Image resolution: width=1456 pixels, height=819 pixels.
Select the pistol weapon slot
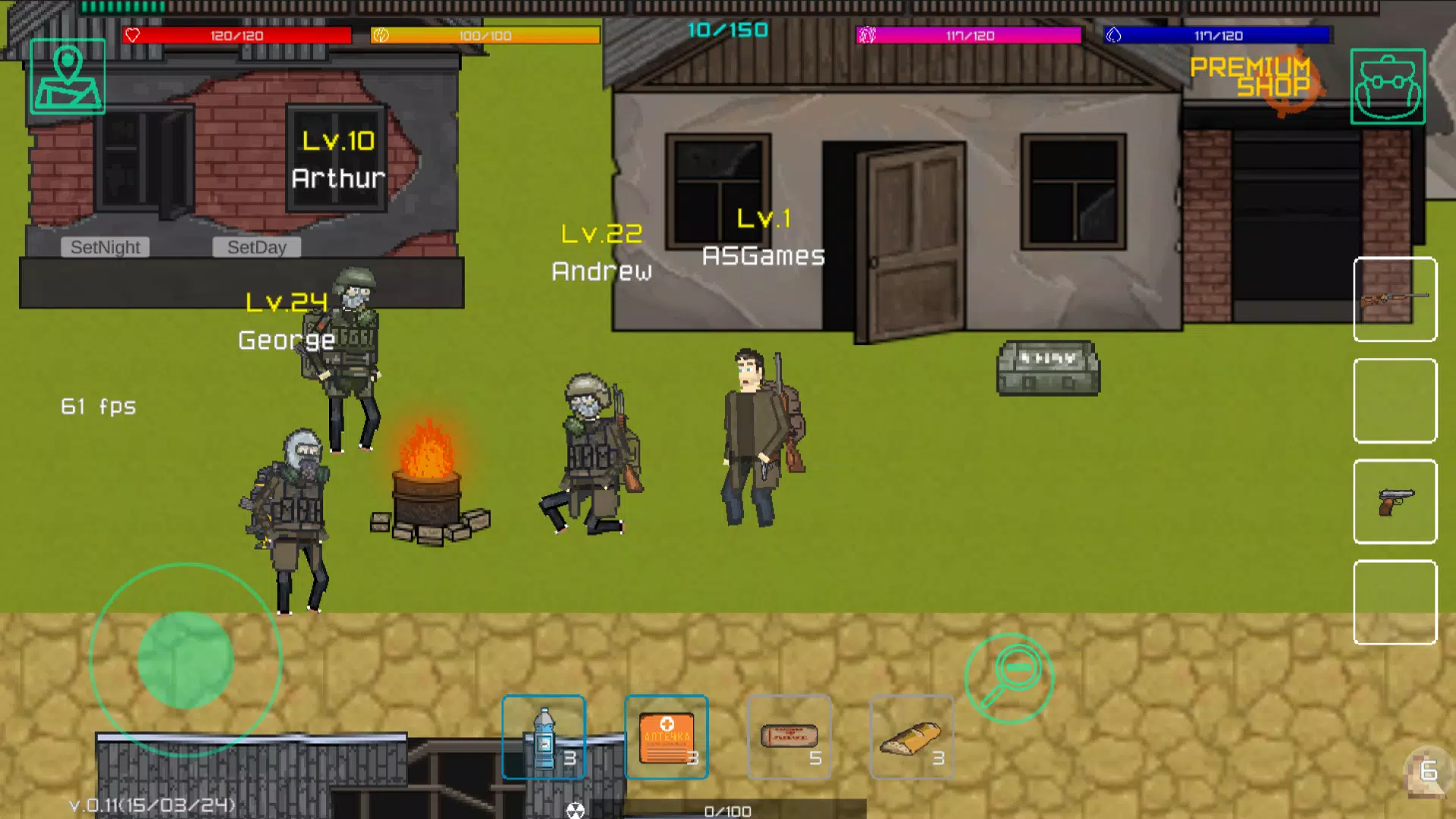pyautogui.click(x=1395, y=502)
